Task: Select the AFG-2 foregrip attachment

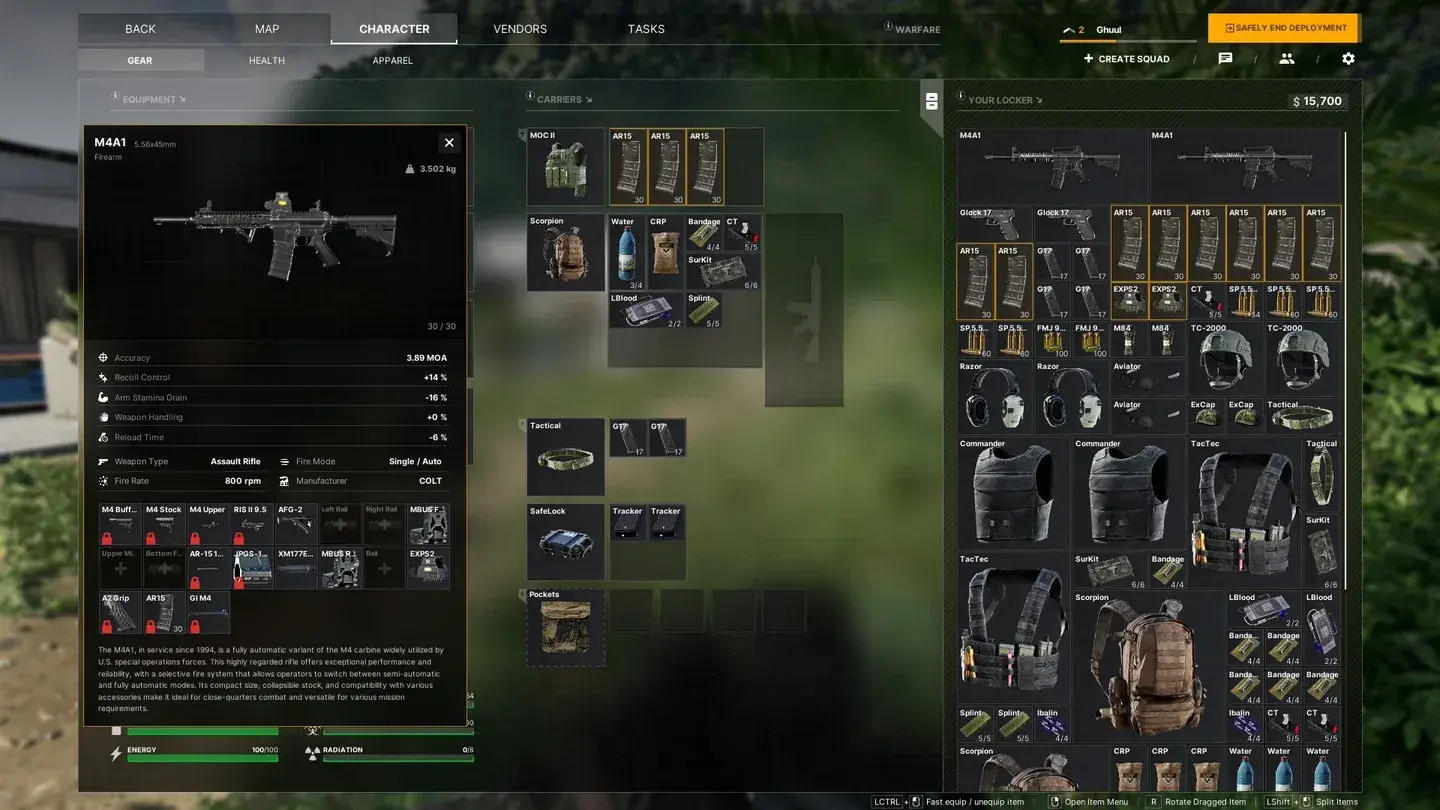Action: (x=296, y=522)
